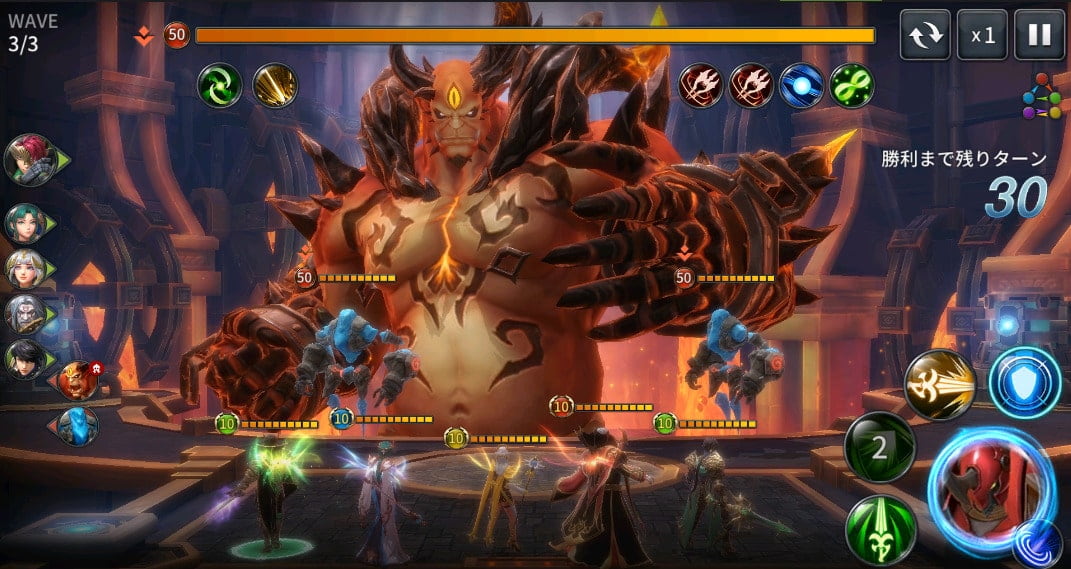This screenshot has height=569, width=1071.
Task: Pick the blonde tiara girl turn portrait
Action: click(x=26, y=269)
